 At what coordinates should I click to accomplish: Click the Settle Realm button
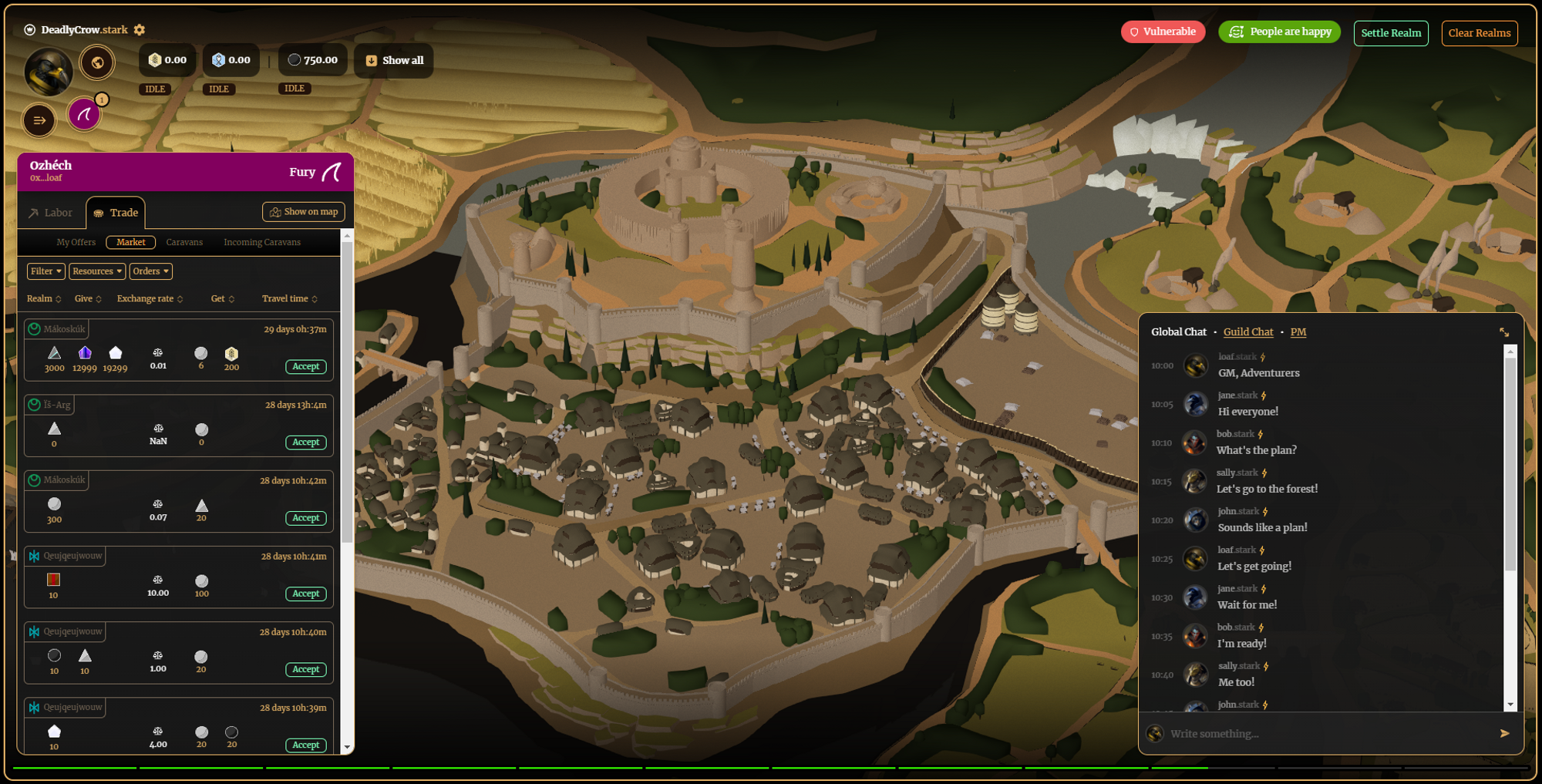point(1390,33)
